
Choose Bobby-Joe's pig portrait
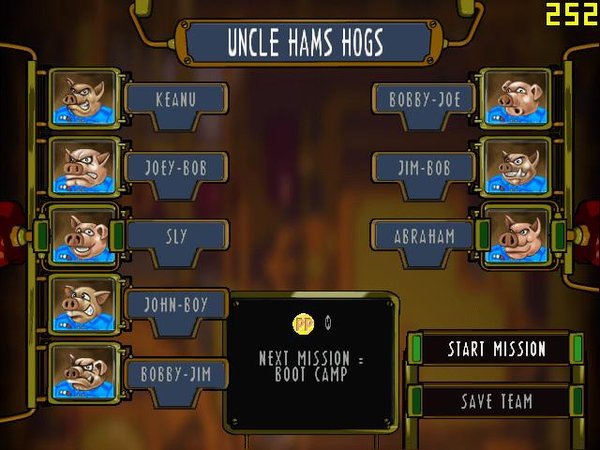click(514, 99)
